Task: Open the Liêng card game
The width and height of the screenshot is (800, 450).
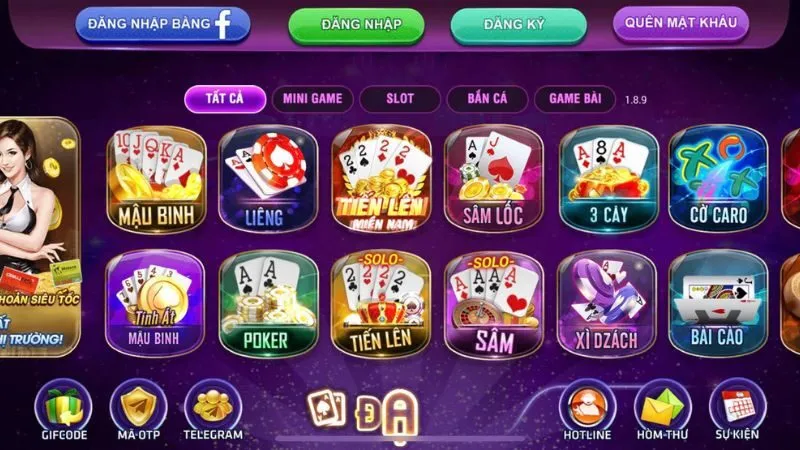Action: point(268,178)
